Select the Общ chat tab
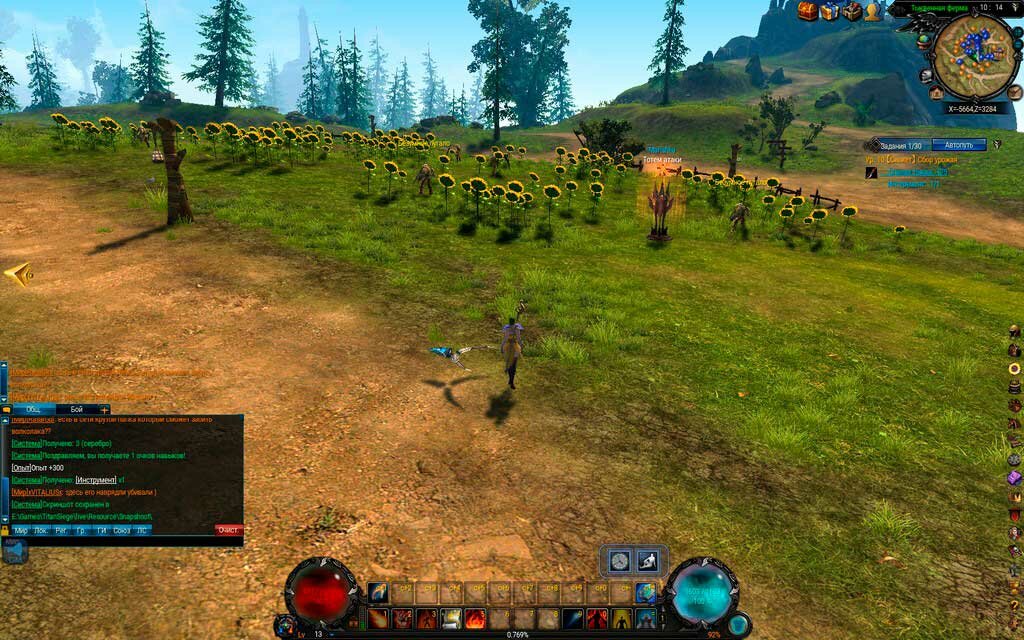Image resolution: width=1024 pixels, height=640 pixels. tap(33, 409)
